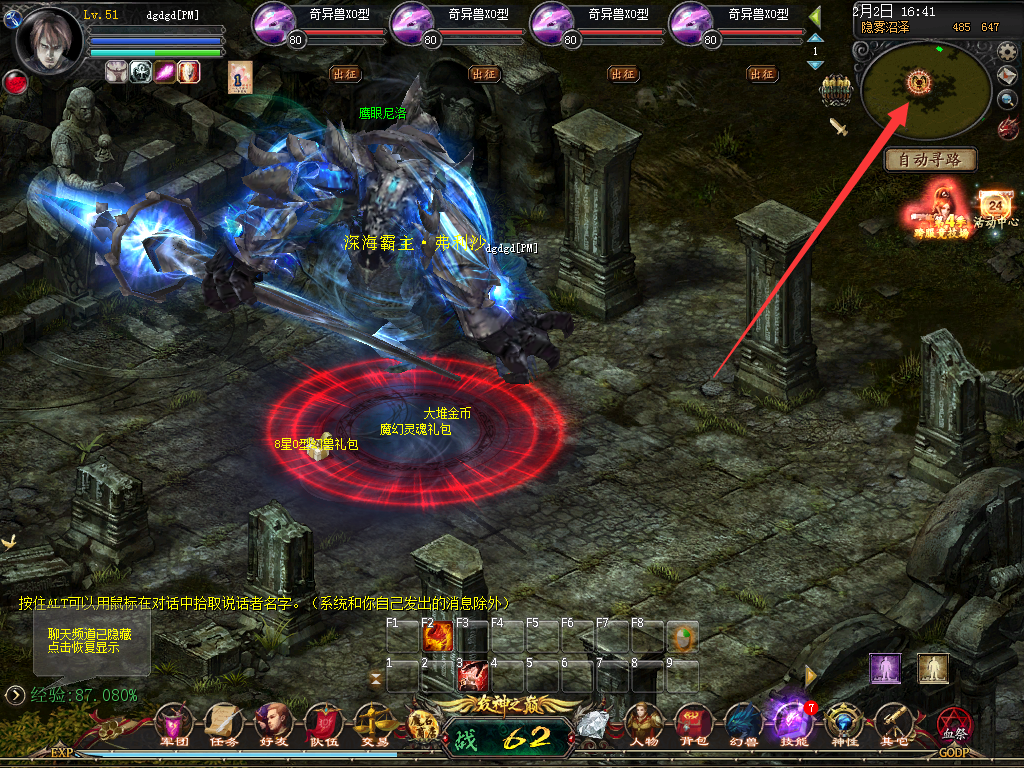Open the 队伍 team menu
Viewport: 1024px width, 768px height.
pyautogui.click(x=323, y=722)
